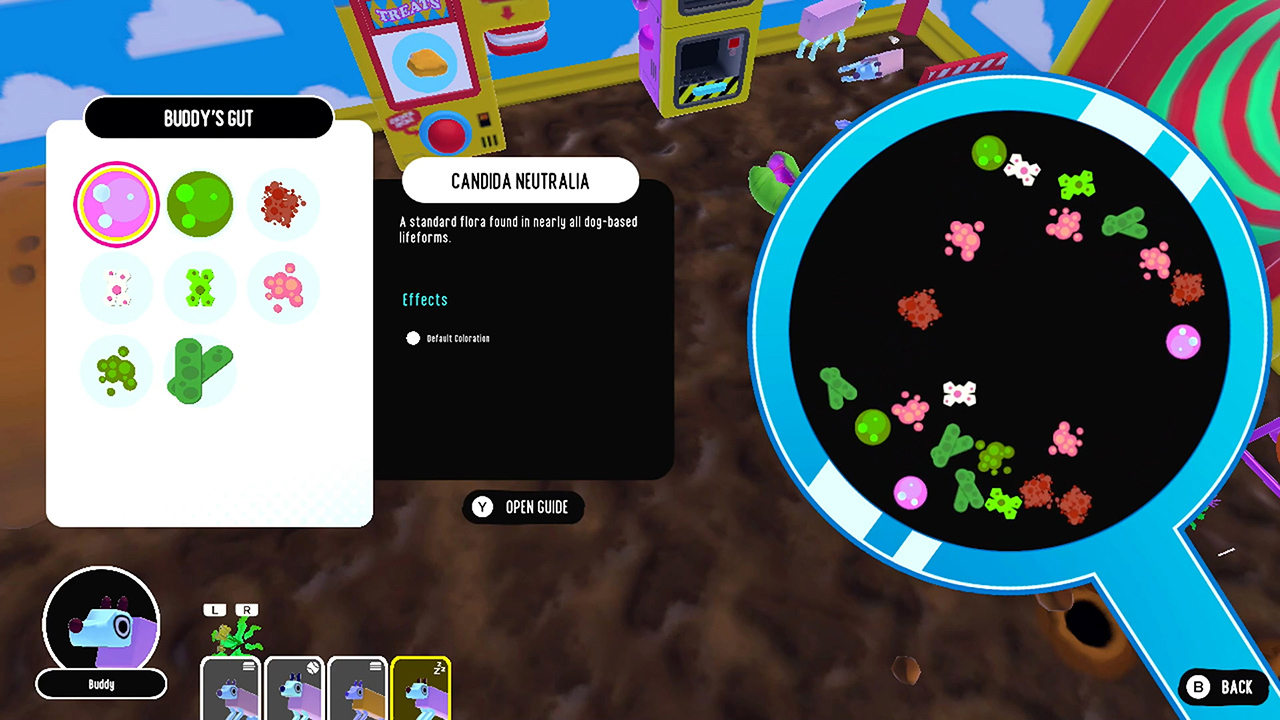Select the brown splatter flora icon
Screen dimensions: 1280x720
coord(283,204)
